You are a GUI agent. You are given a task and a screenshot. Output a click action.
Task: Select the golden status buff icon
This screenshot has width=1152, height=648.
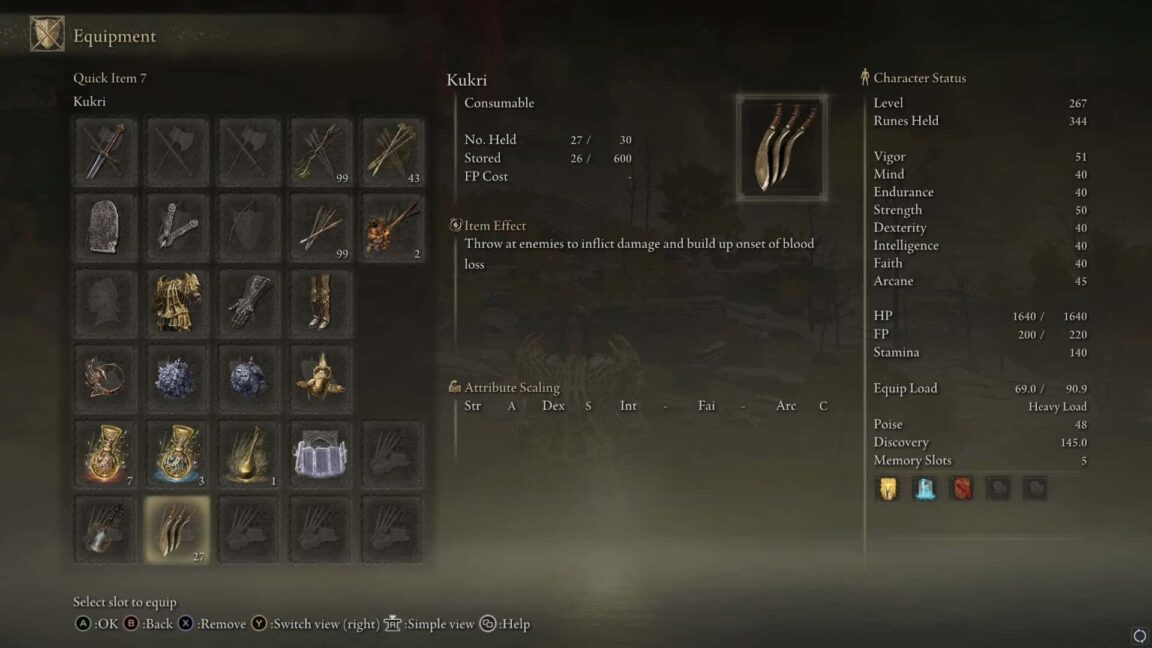point(888,488)
